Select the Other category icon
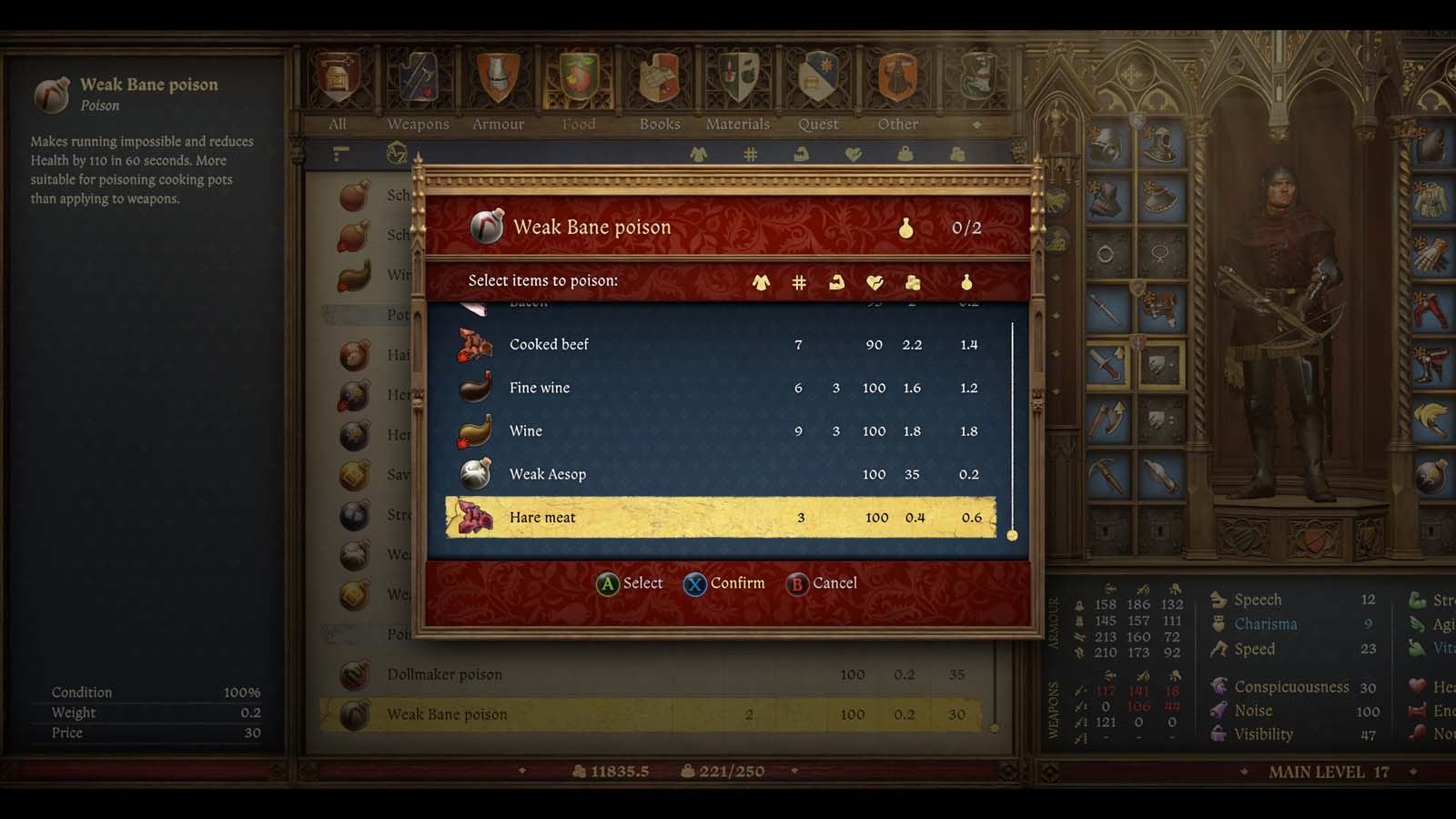Viewport: 1456px width, 819px height. [x=897, y=82]
